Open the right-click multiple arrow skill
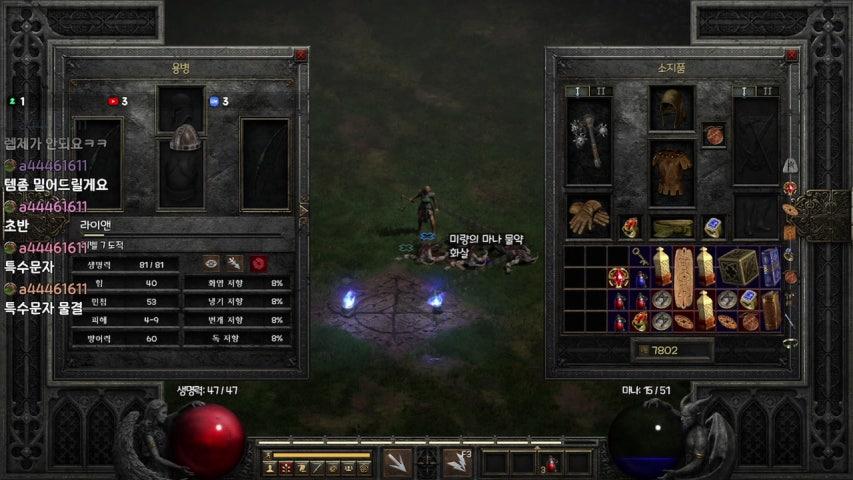The image size is (853, 480). click(457, 462)
